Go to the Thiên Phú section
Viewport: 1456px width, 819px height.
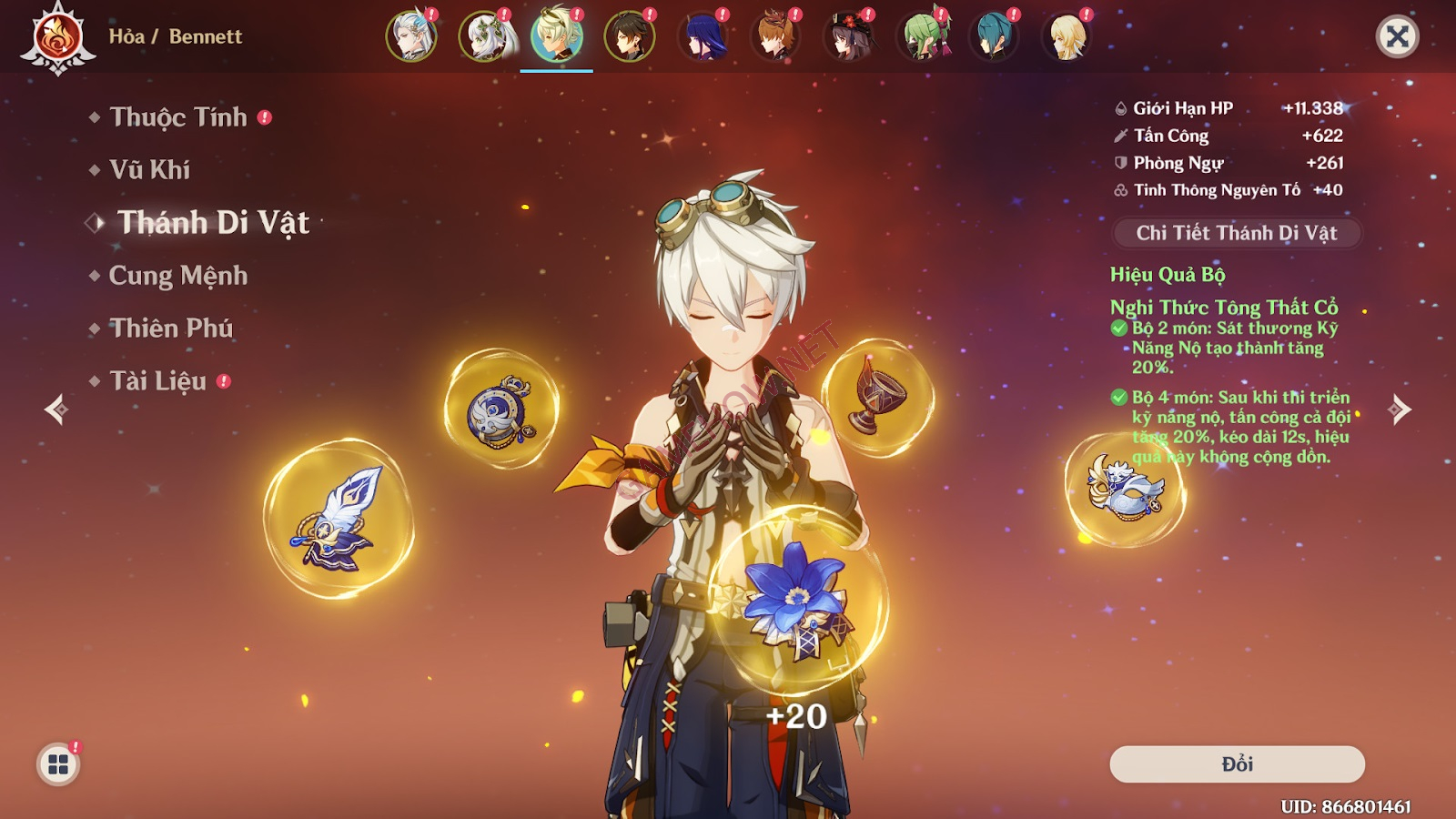point(171,329)
